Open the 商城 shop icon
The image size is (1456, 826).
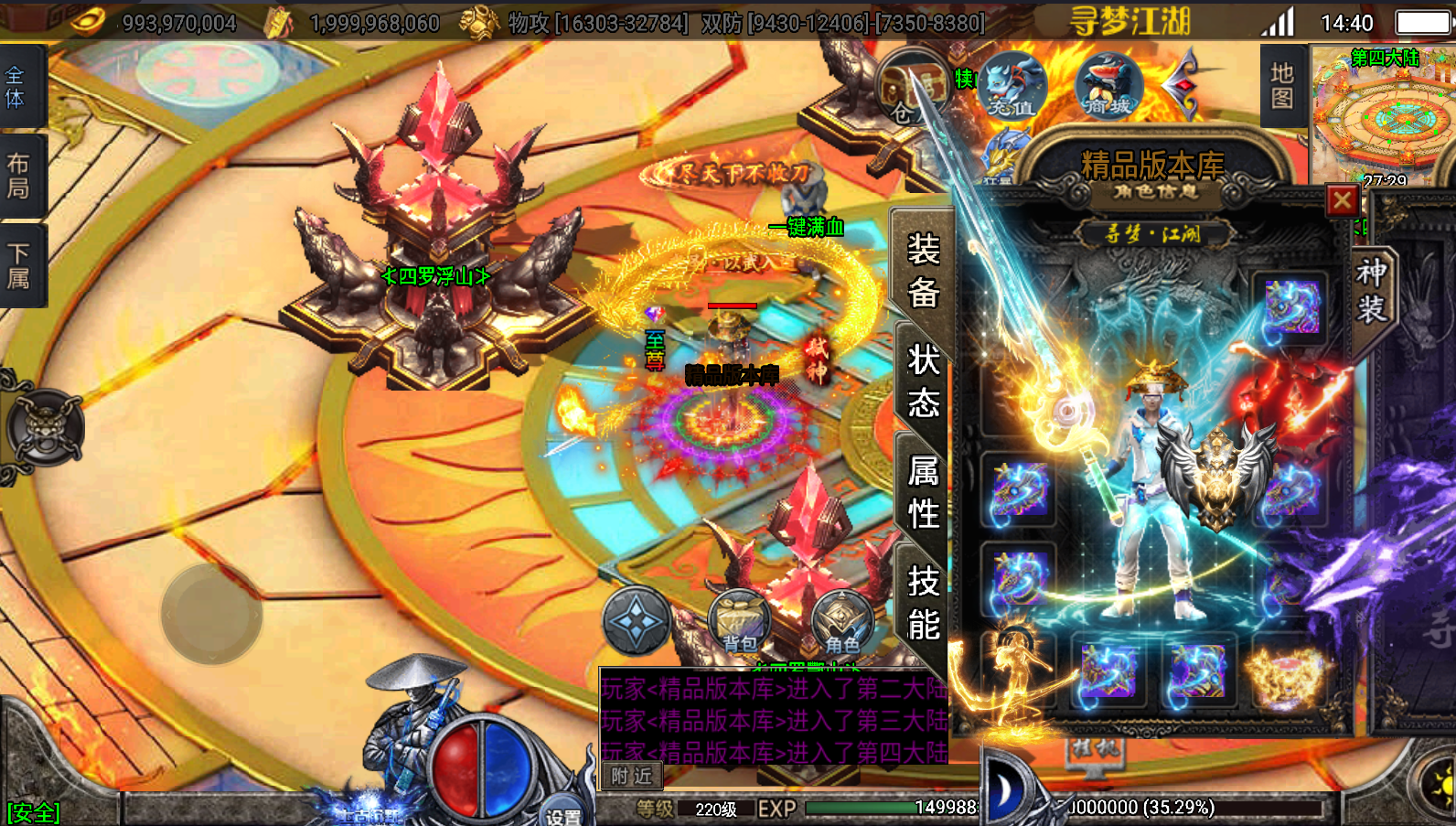(1108, 87)
